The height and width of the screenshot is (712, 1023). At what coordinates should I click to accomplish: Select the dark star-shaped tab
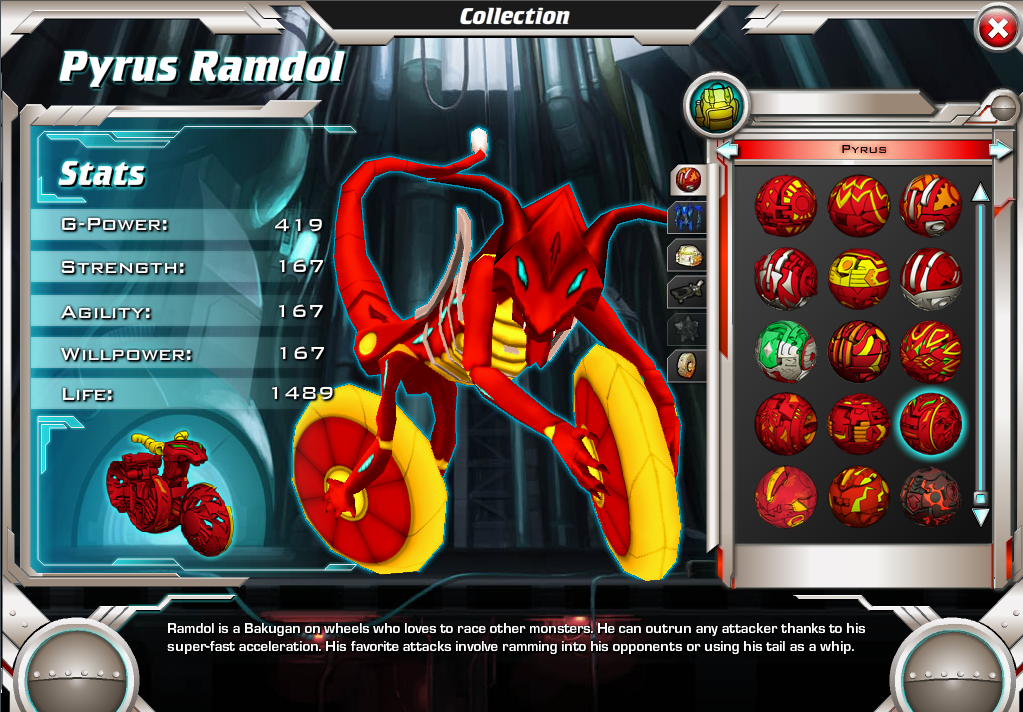[x=688, y=328]
